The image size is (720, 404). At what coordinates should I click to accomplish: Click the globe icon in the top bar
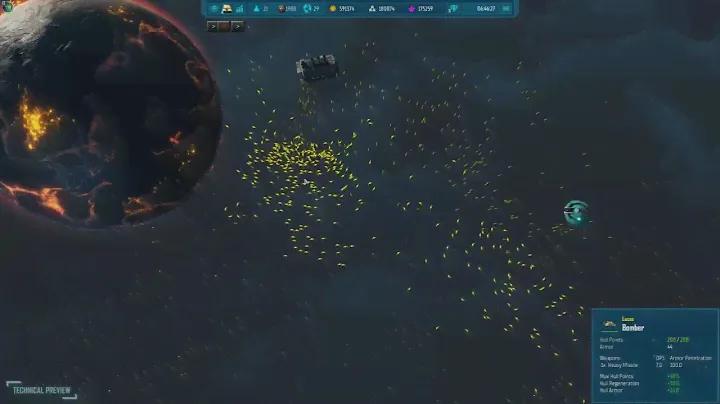tap(307, 8)
